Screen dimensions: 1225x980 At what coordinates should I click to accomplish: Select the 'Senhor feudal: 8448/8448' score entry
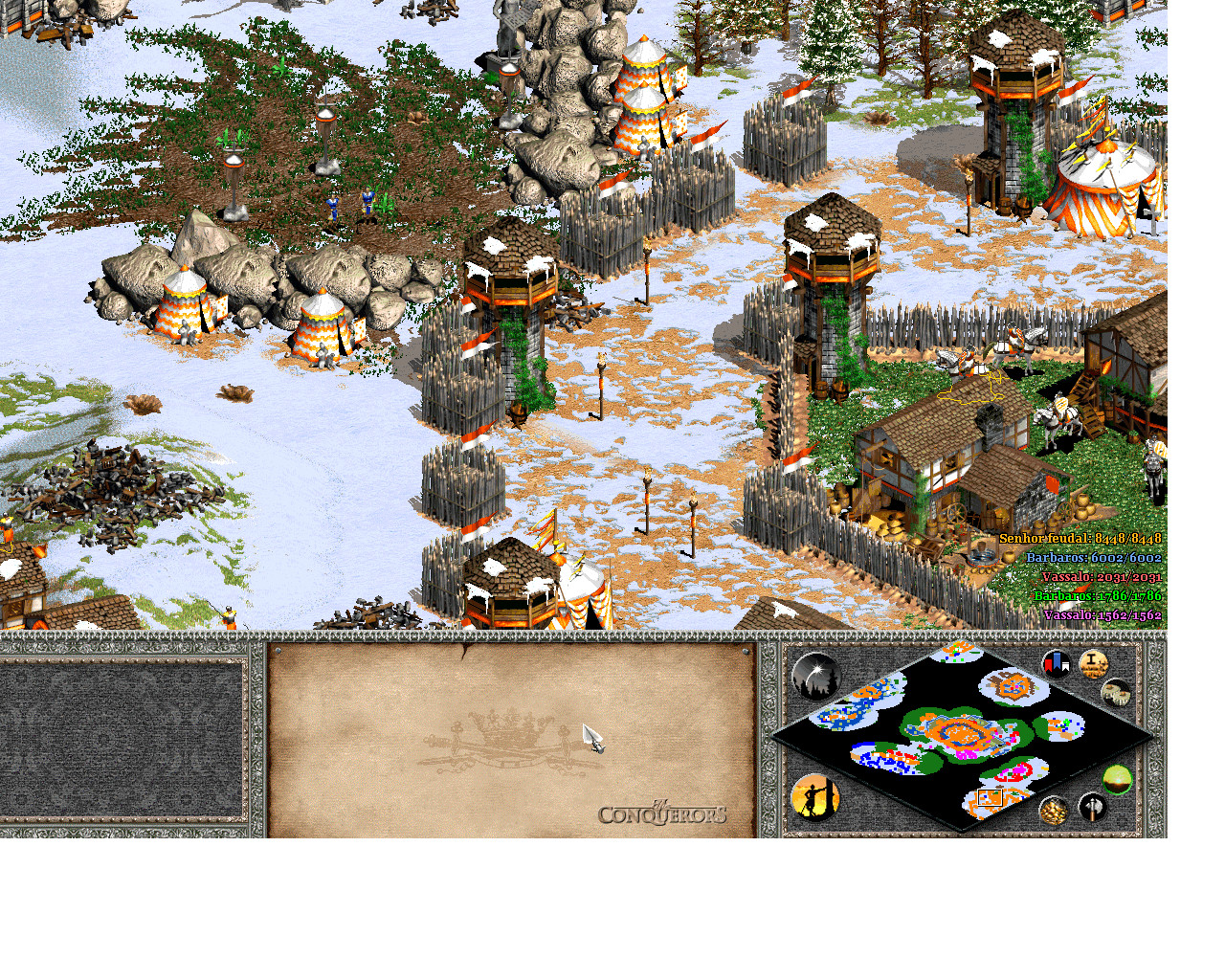click(x=1080, y=538)
